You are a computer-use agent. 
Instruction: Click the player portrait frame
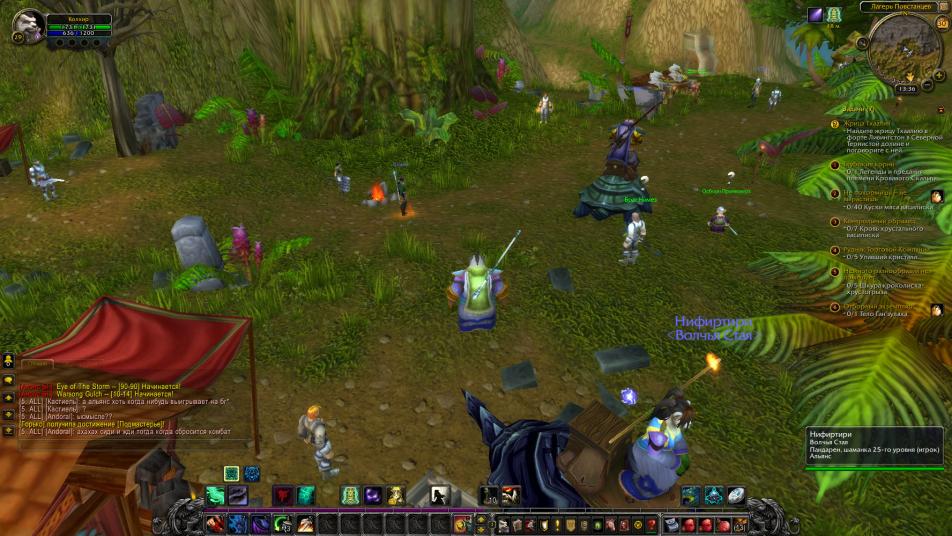pyautogui.click(x=29, y=24)
